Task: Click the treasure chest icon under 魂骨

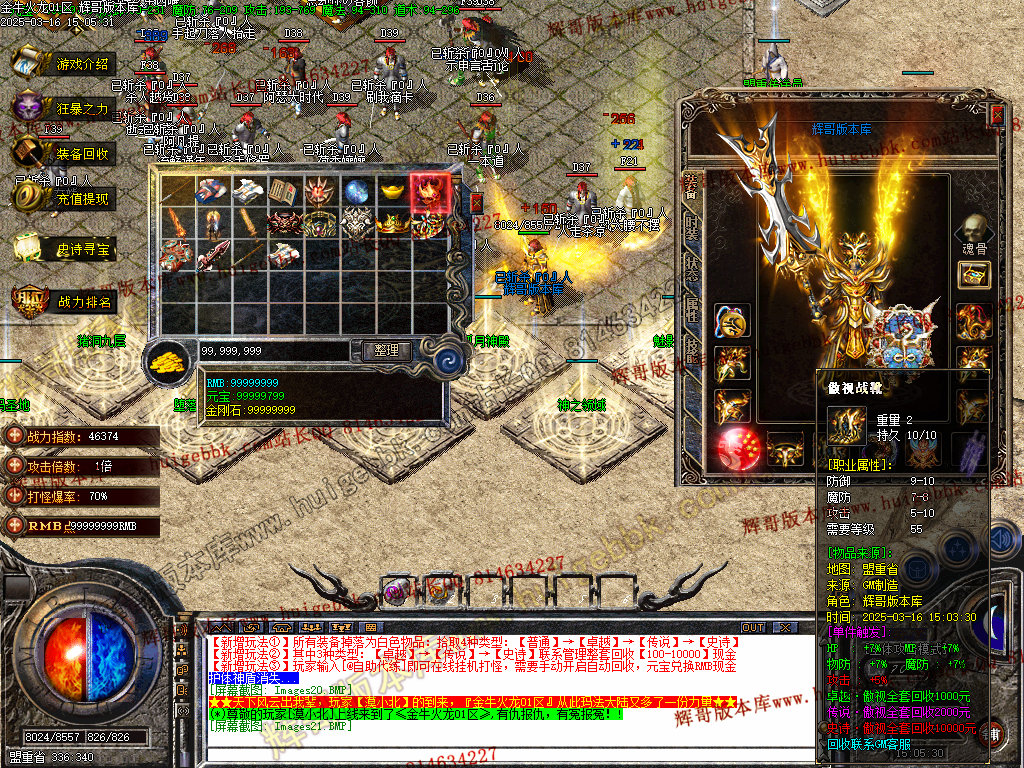Action: point(974,275)
